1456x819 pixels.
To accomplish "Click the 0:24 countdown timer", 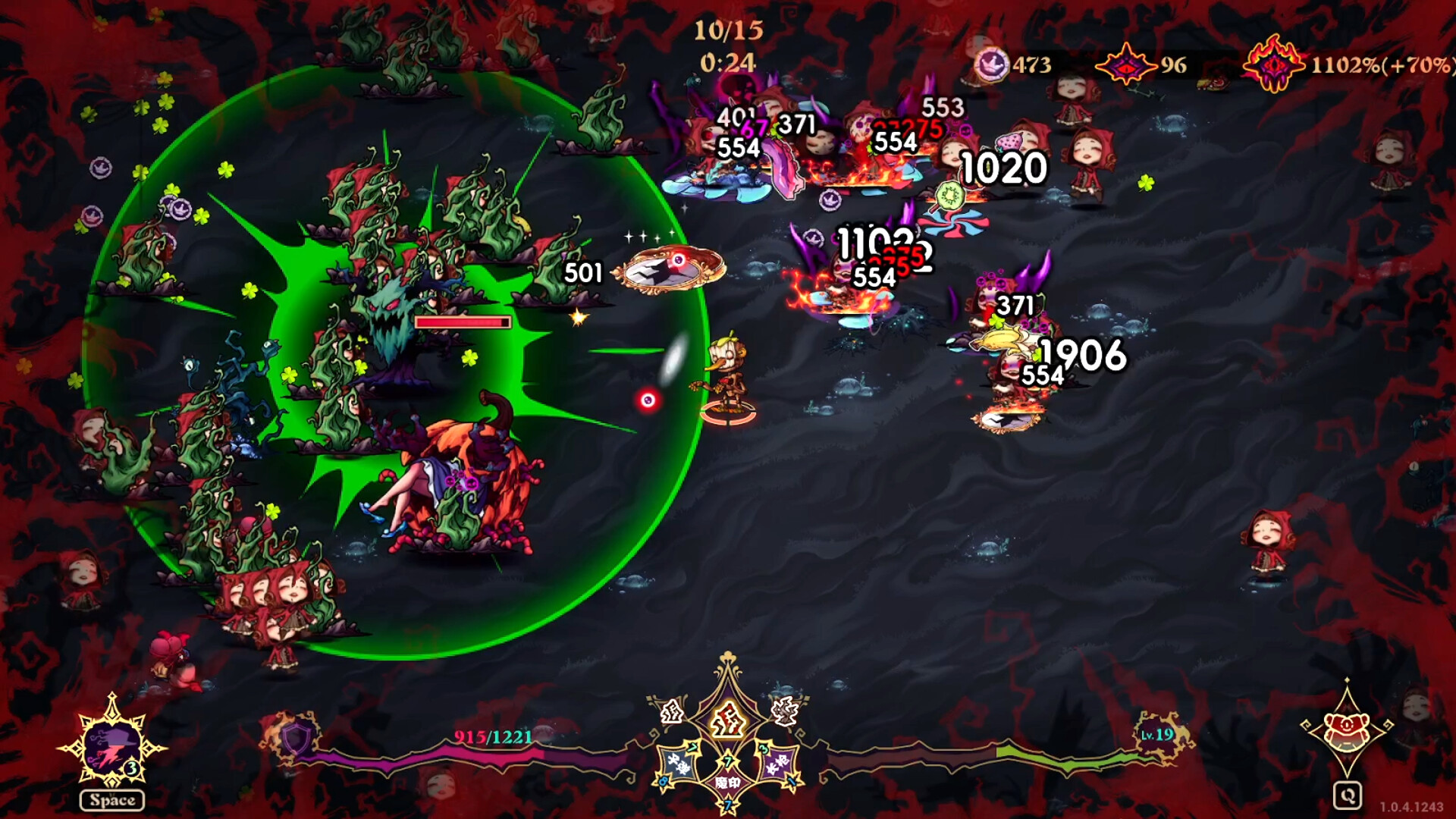I will (x=730, y=63).
